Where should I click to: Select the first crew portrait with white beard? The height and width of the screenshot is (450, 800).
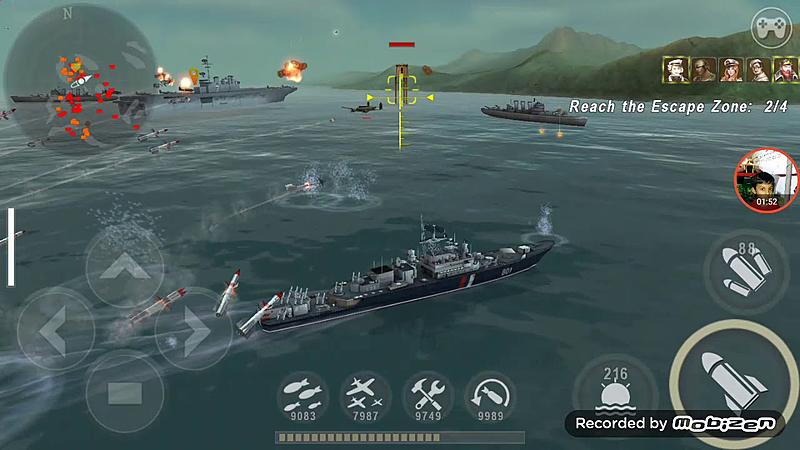[677, 70]
